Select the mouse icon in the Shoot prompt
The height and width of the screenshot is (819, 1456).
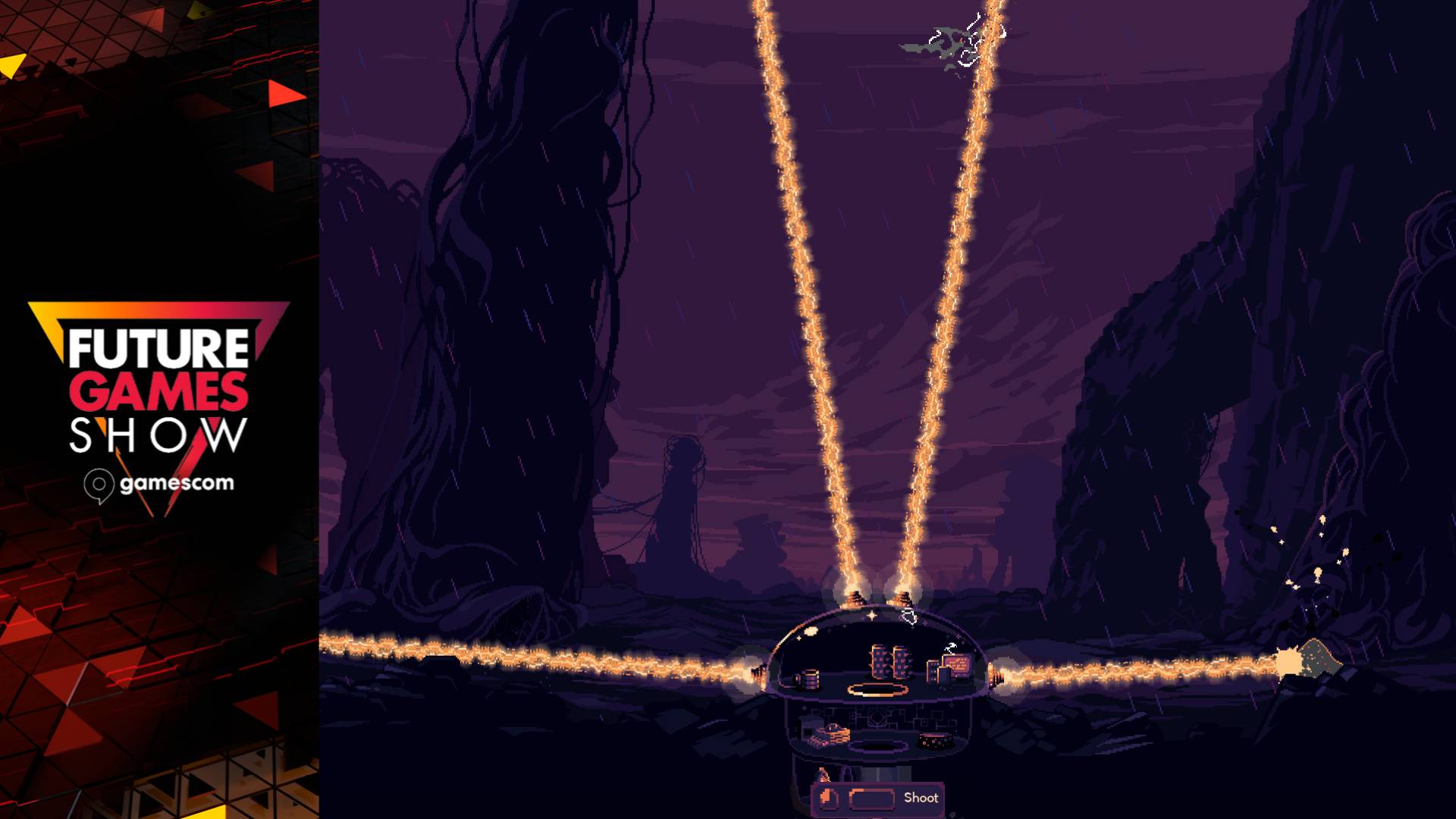coord(828,798)
